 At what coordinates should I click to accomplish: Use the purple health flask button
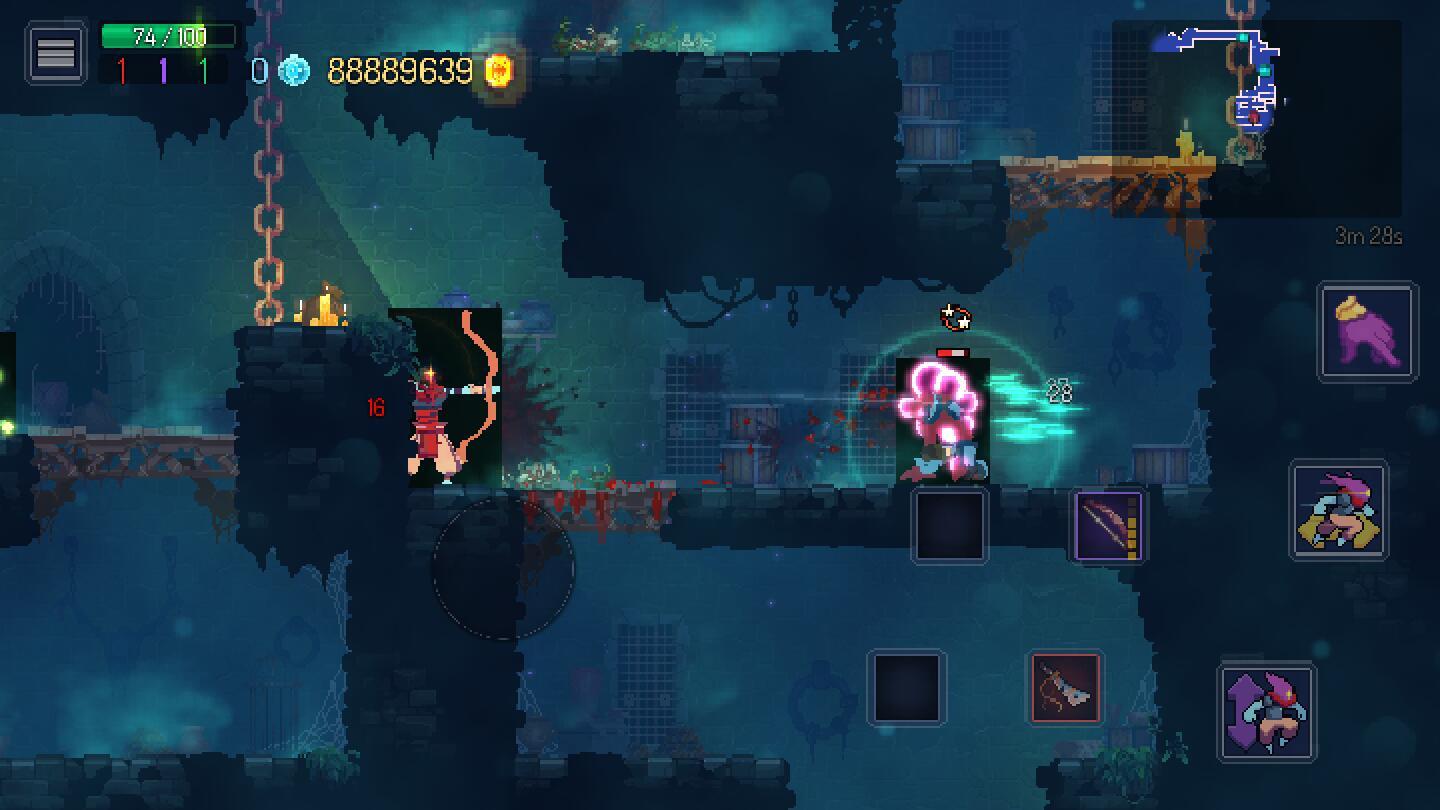click(1367, 332)
